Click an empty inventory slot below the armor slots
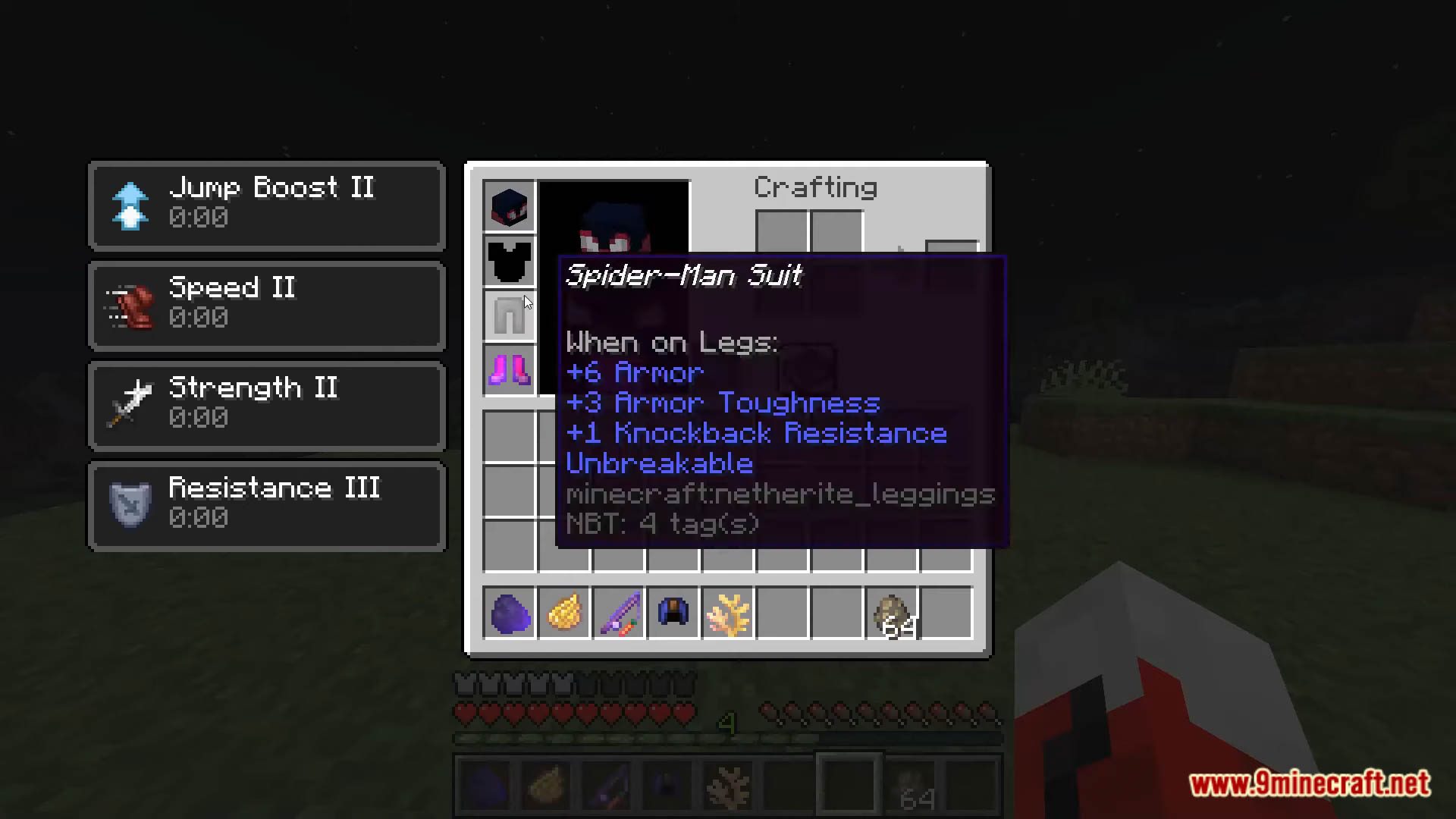 pos(509,436)
